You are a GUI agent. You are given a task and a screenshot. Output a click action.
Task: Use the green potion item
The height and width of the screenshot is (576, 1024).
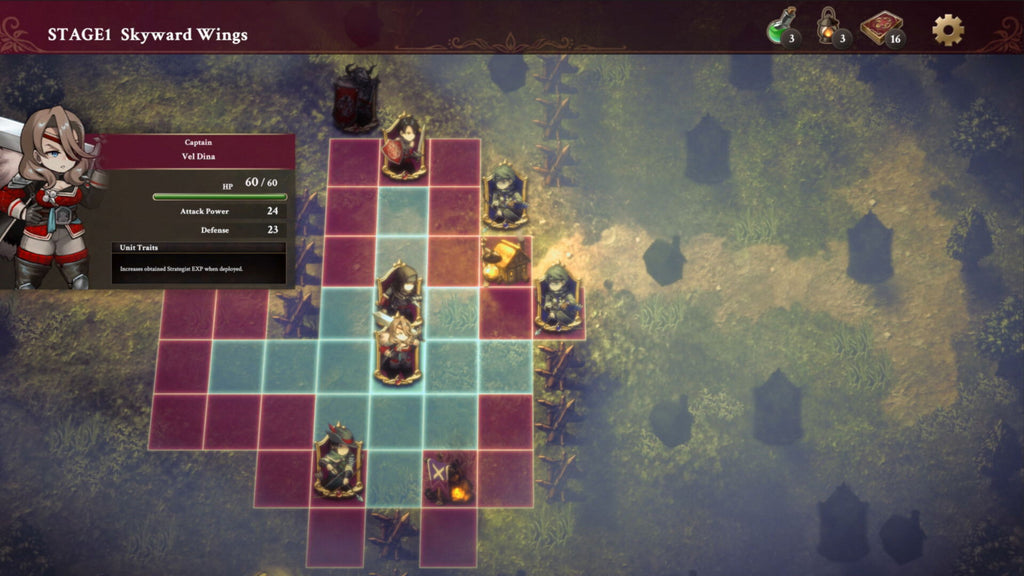coord(780,28)
